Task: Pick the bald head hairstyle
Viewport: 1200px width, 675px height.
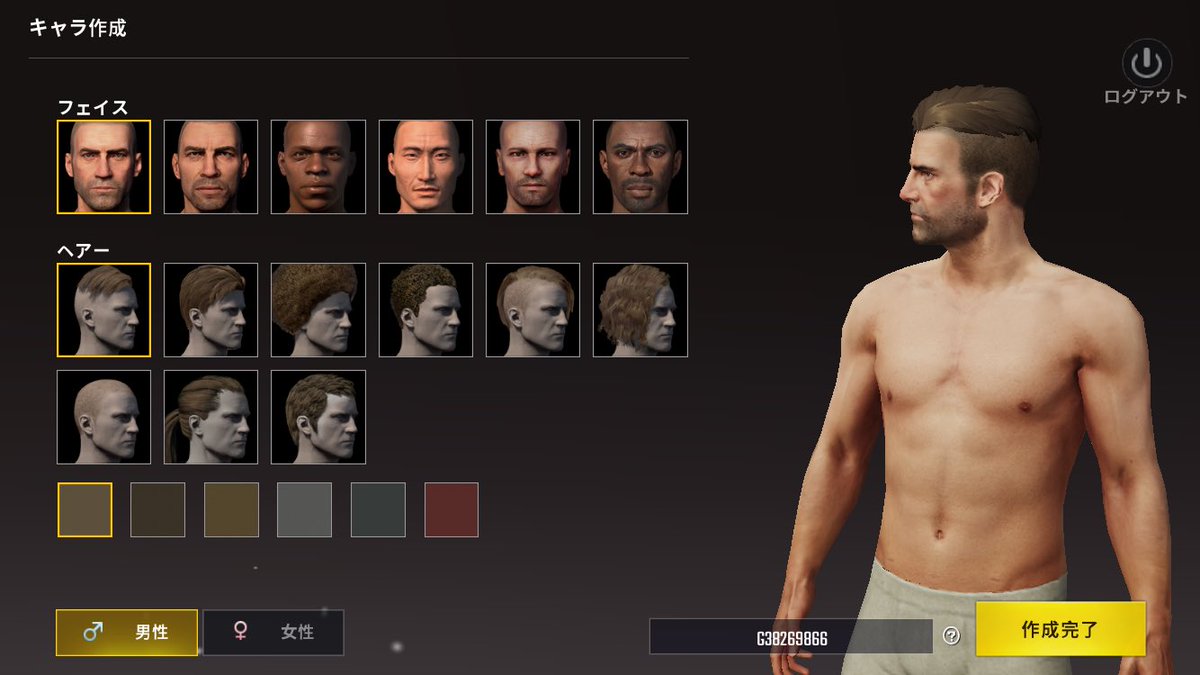Action: (104, 417)
